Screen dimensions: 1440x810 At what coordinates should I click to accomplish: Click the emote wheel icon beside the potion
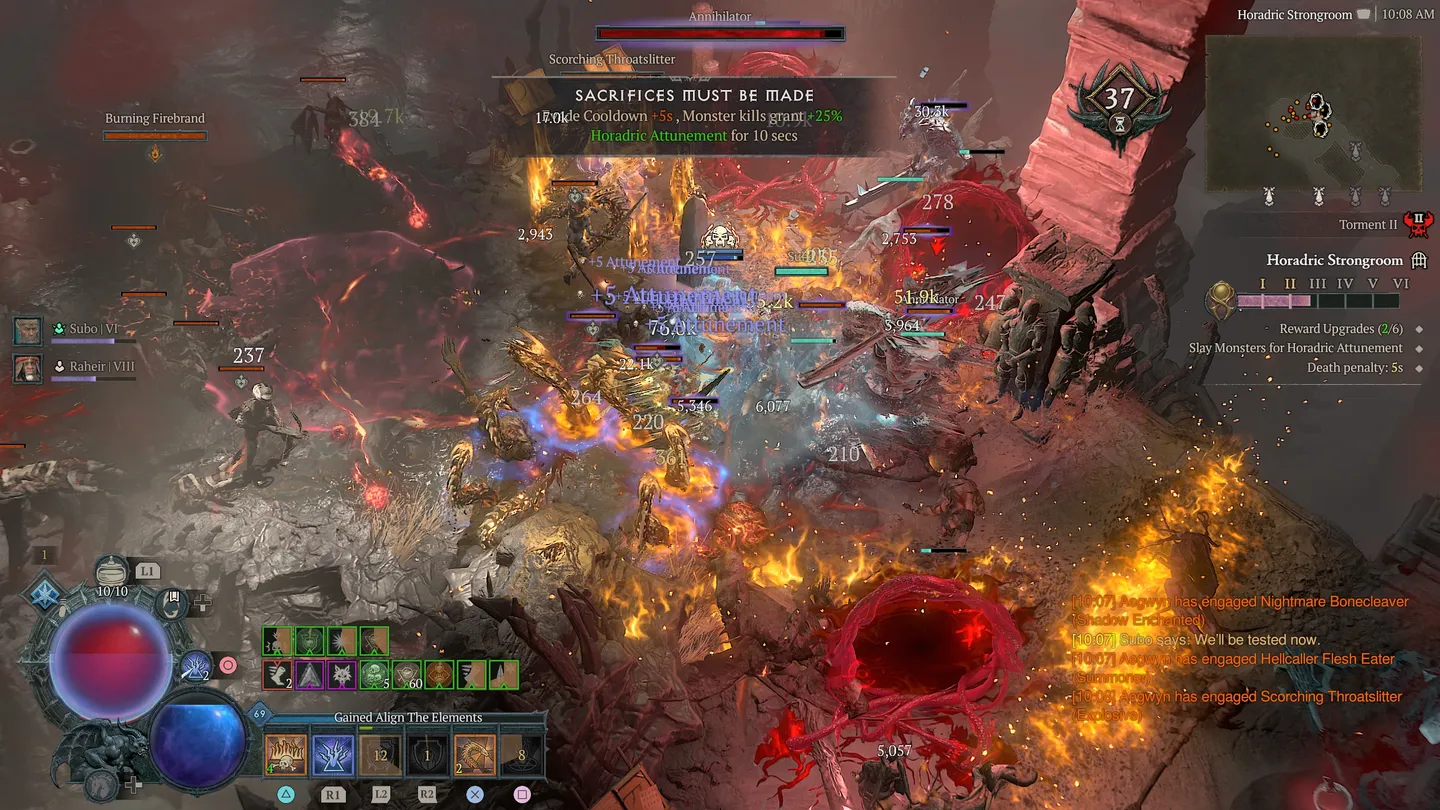click(x=175, y=601)
